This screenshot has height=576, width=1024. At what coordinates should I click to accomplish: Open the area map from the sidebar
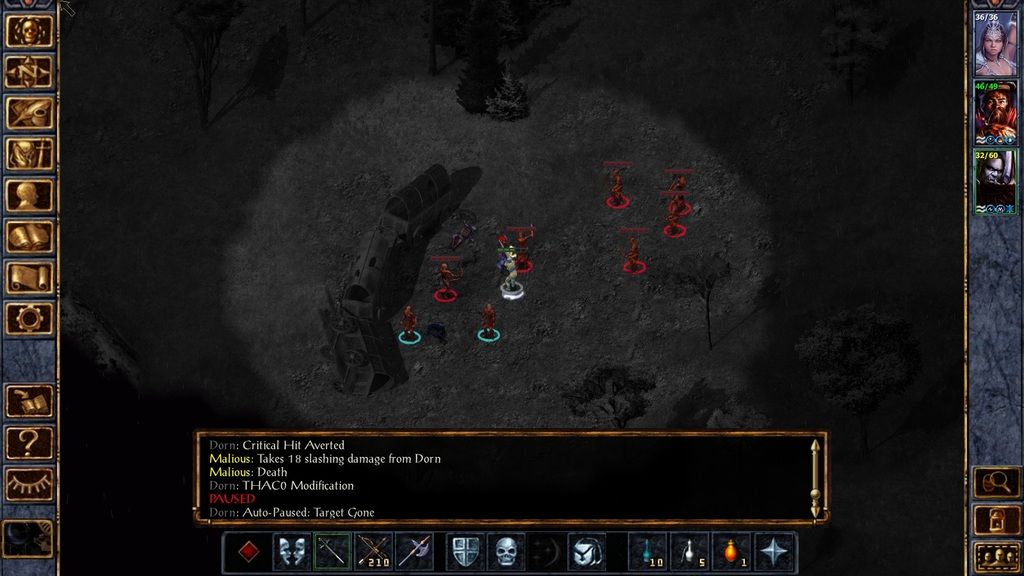[29, 72]
